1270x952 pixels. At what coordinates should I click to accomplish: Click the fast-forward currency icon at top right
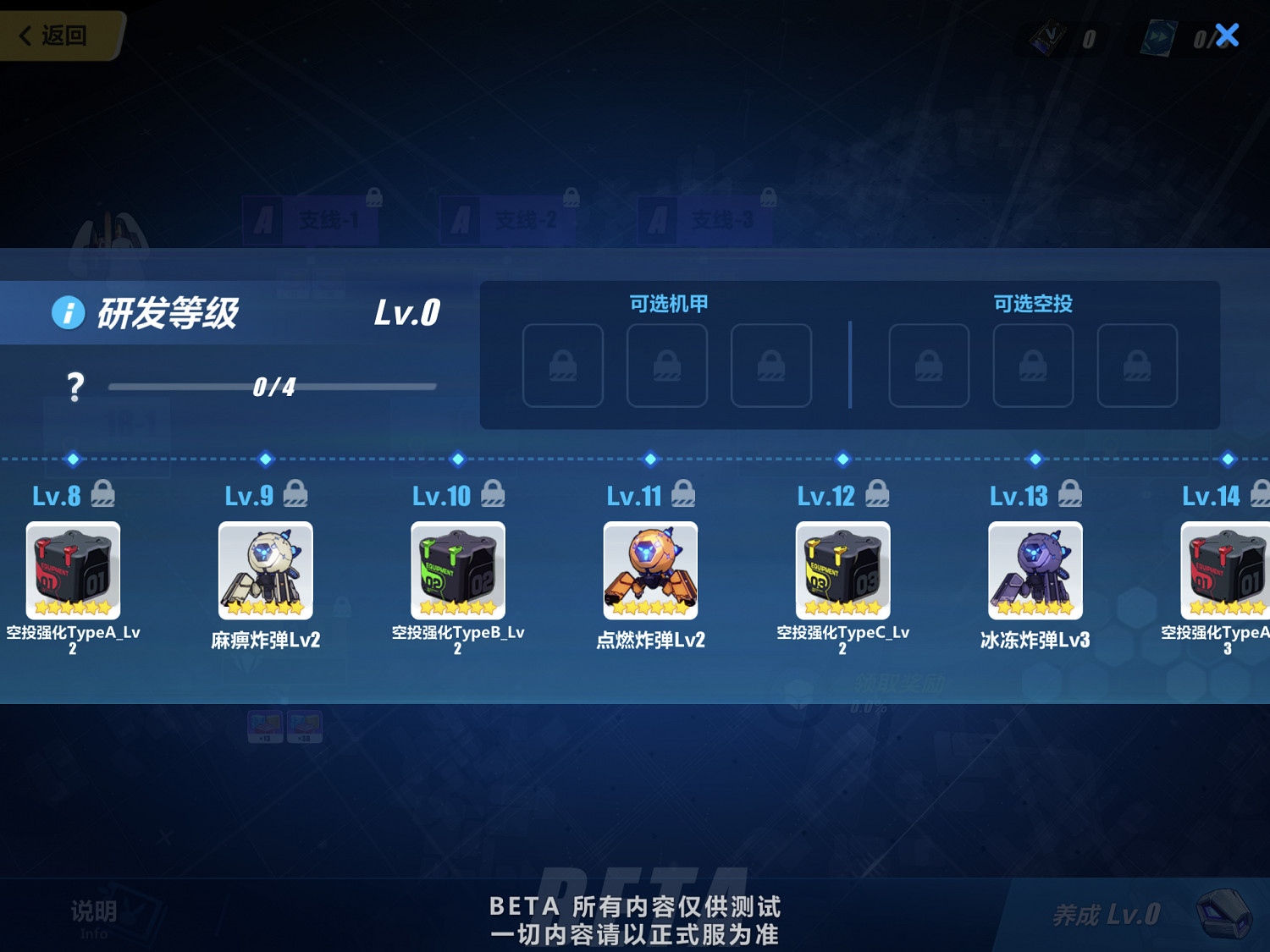click(x=1160, y=36)
